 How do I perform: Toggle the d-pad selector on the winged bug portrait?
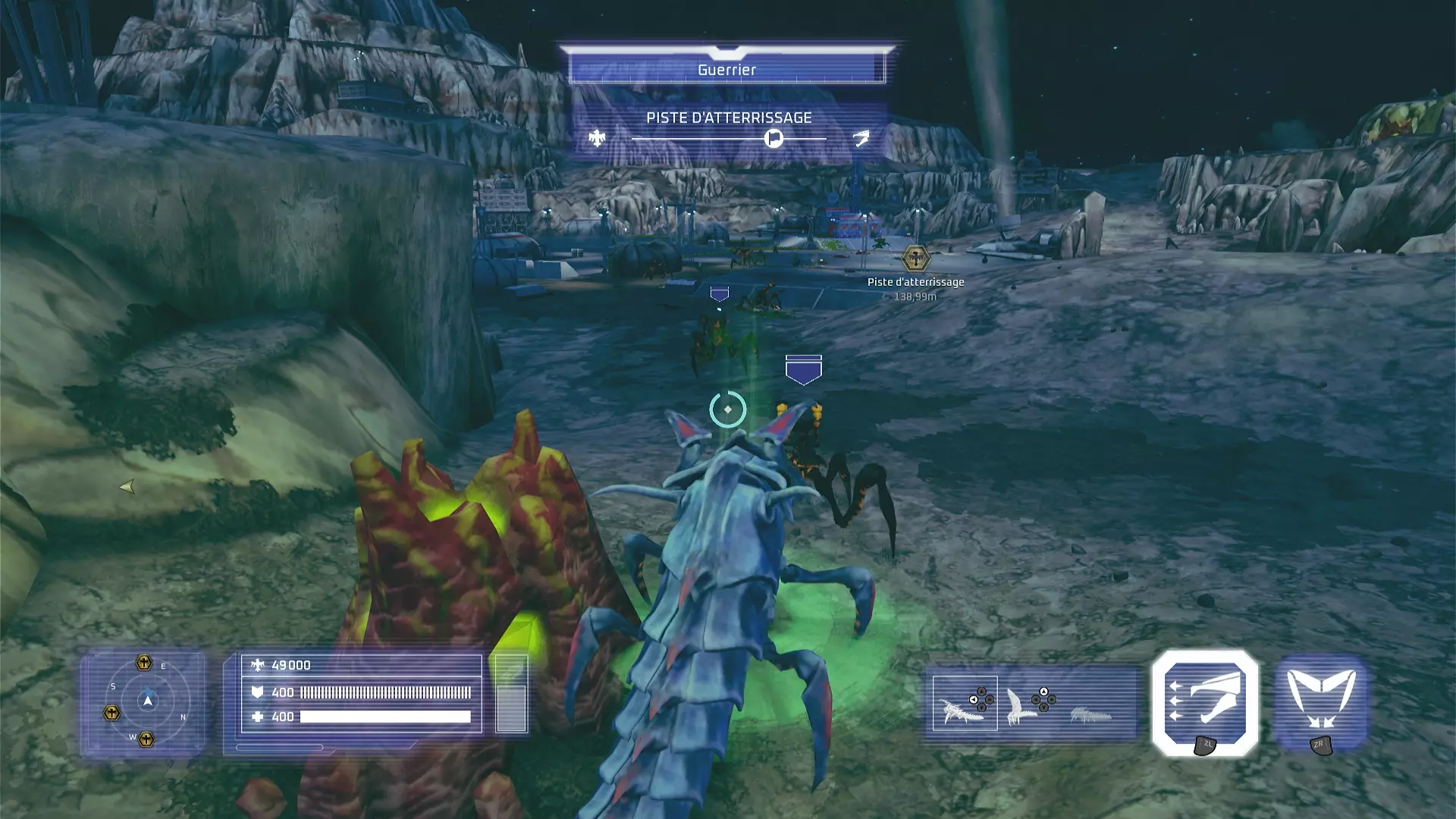click(1043, 699)
